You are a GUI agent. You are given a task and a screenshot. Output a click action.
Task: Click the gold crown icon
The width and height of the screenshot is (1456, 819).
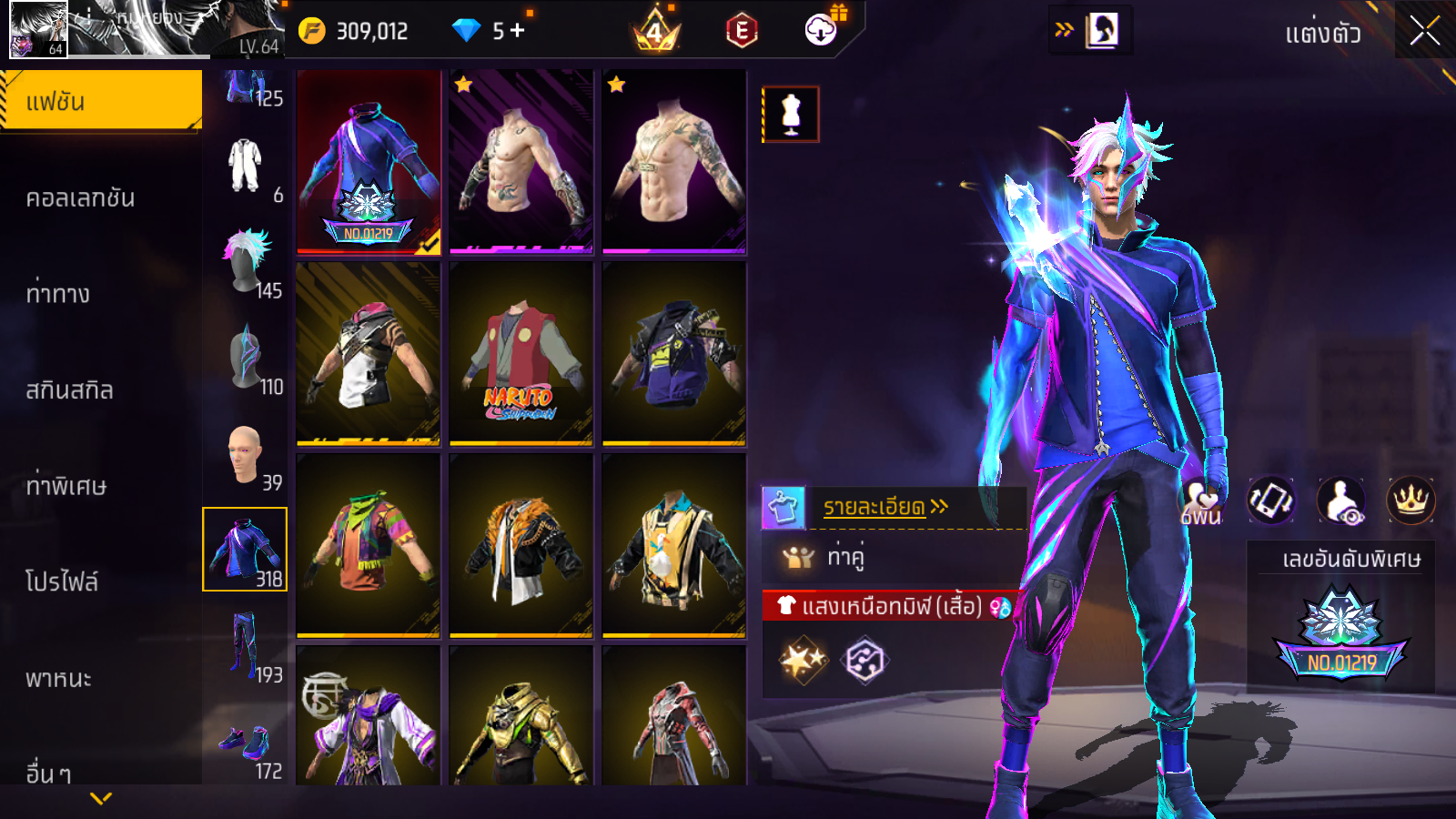1410,500
